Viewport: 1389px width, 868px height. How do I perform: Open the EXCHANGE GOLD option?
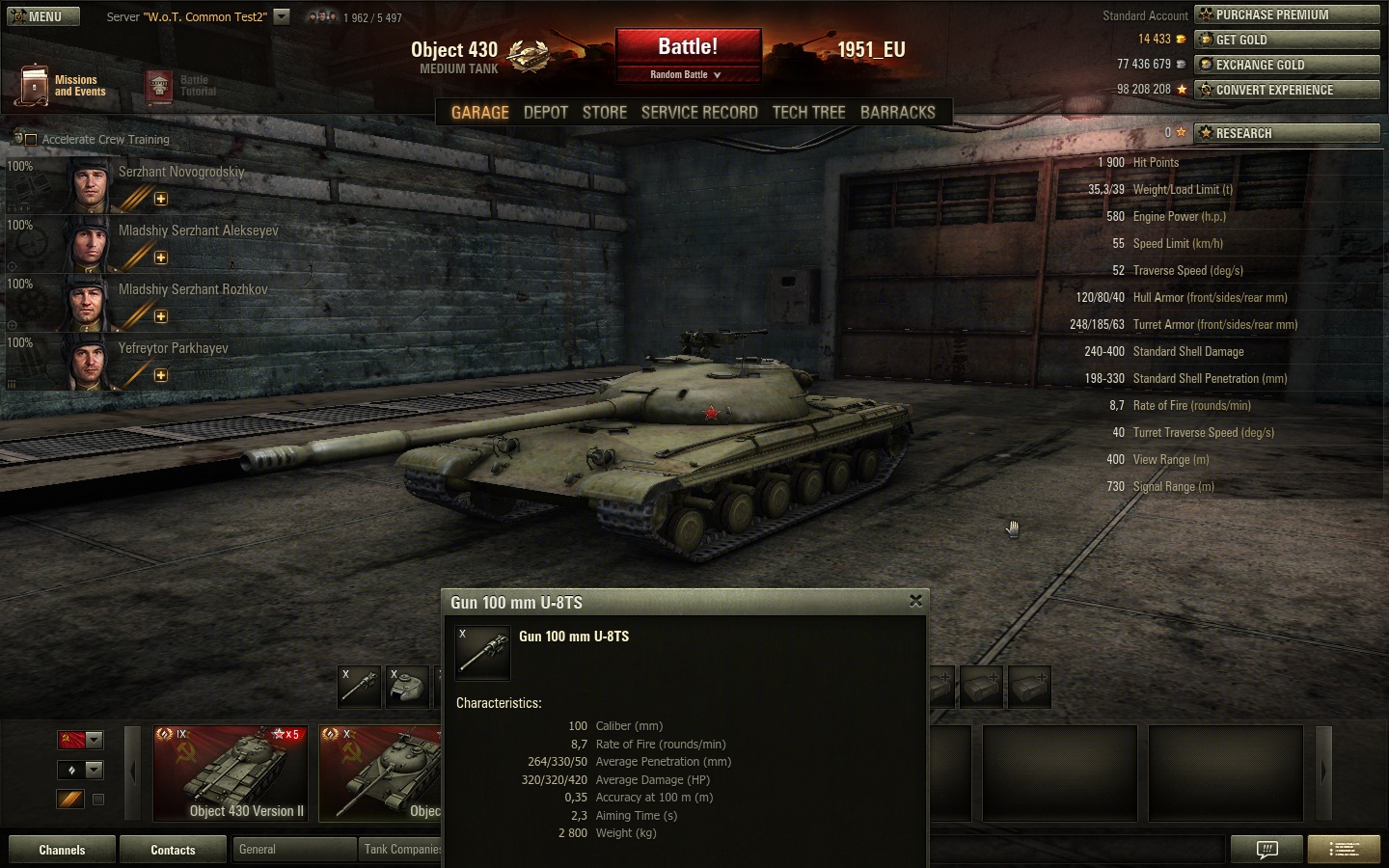tap(1287, 65)
